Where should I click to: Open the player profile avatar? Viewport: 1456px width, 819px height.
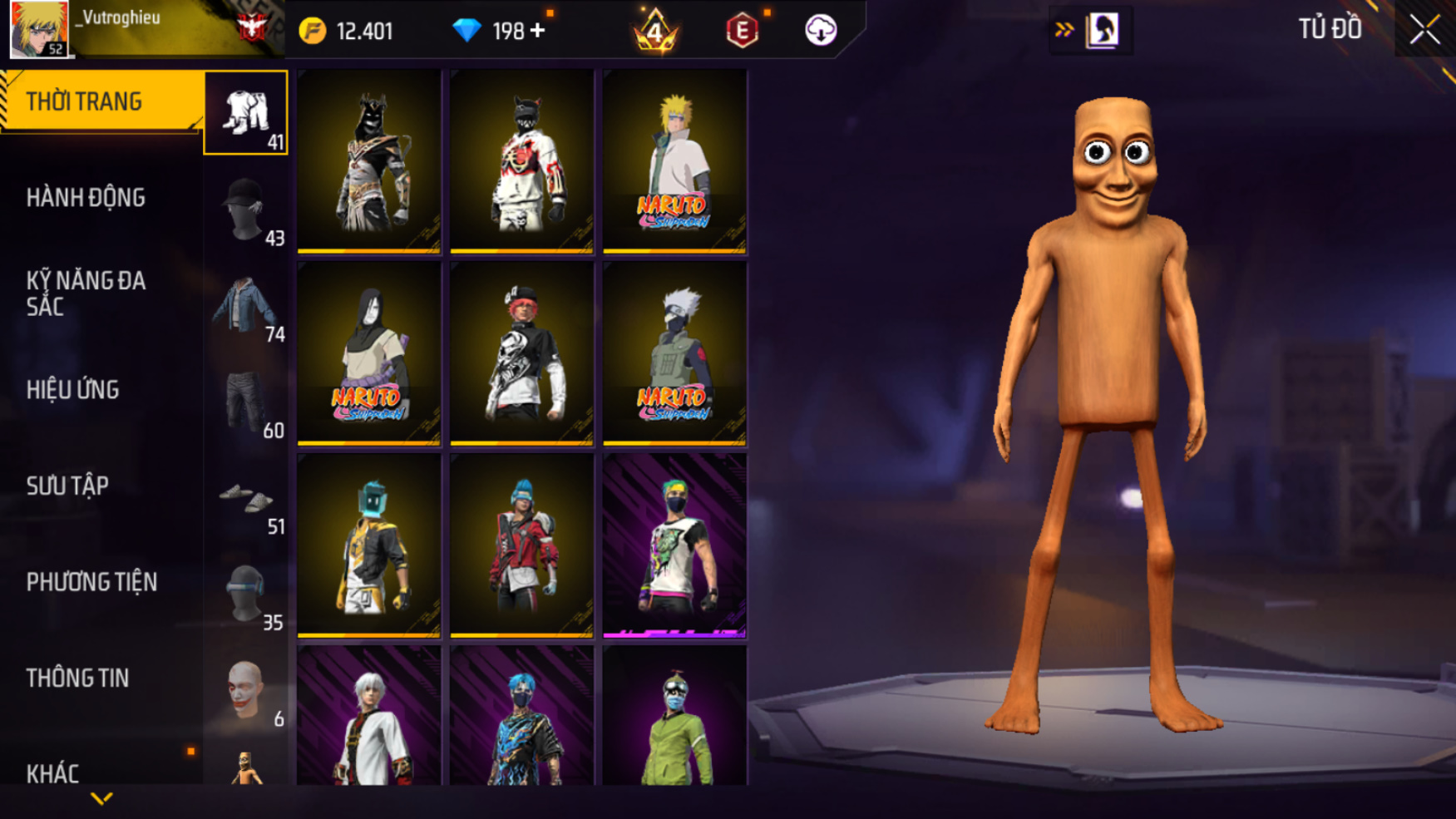click(39, 29)
